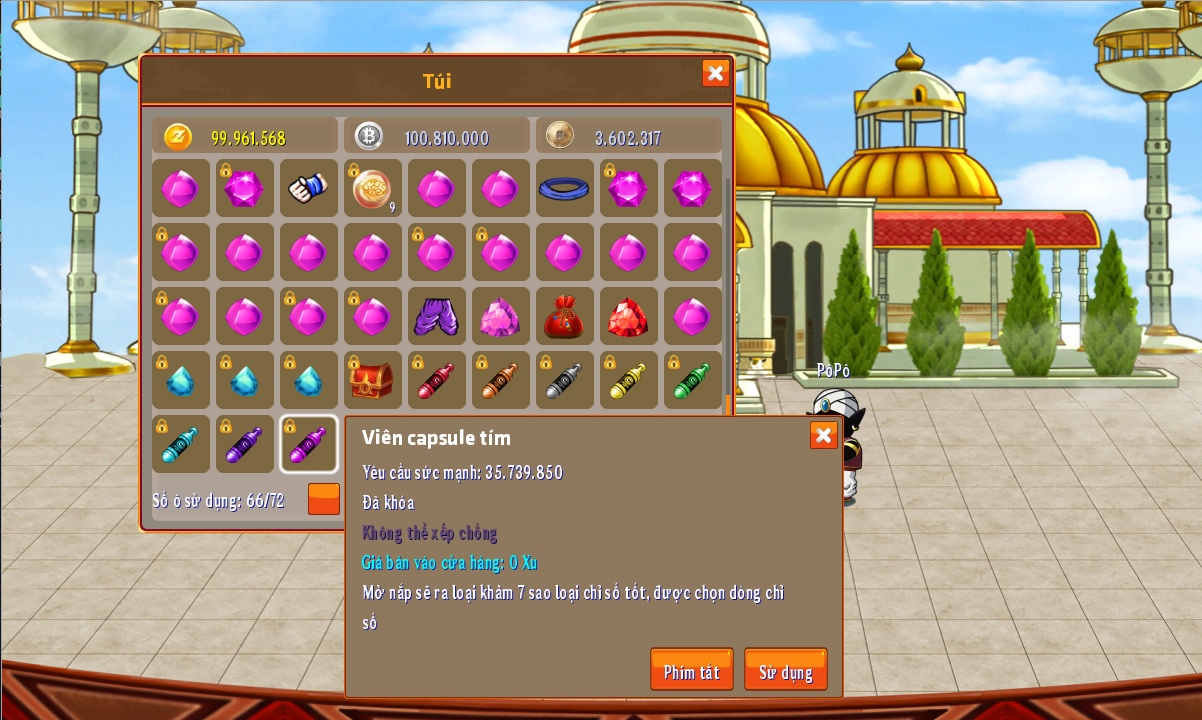
Task: Select the red pouch bag item
Action: point(564,316)
